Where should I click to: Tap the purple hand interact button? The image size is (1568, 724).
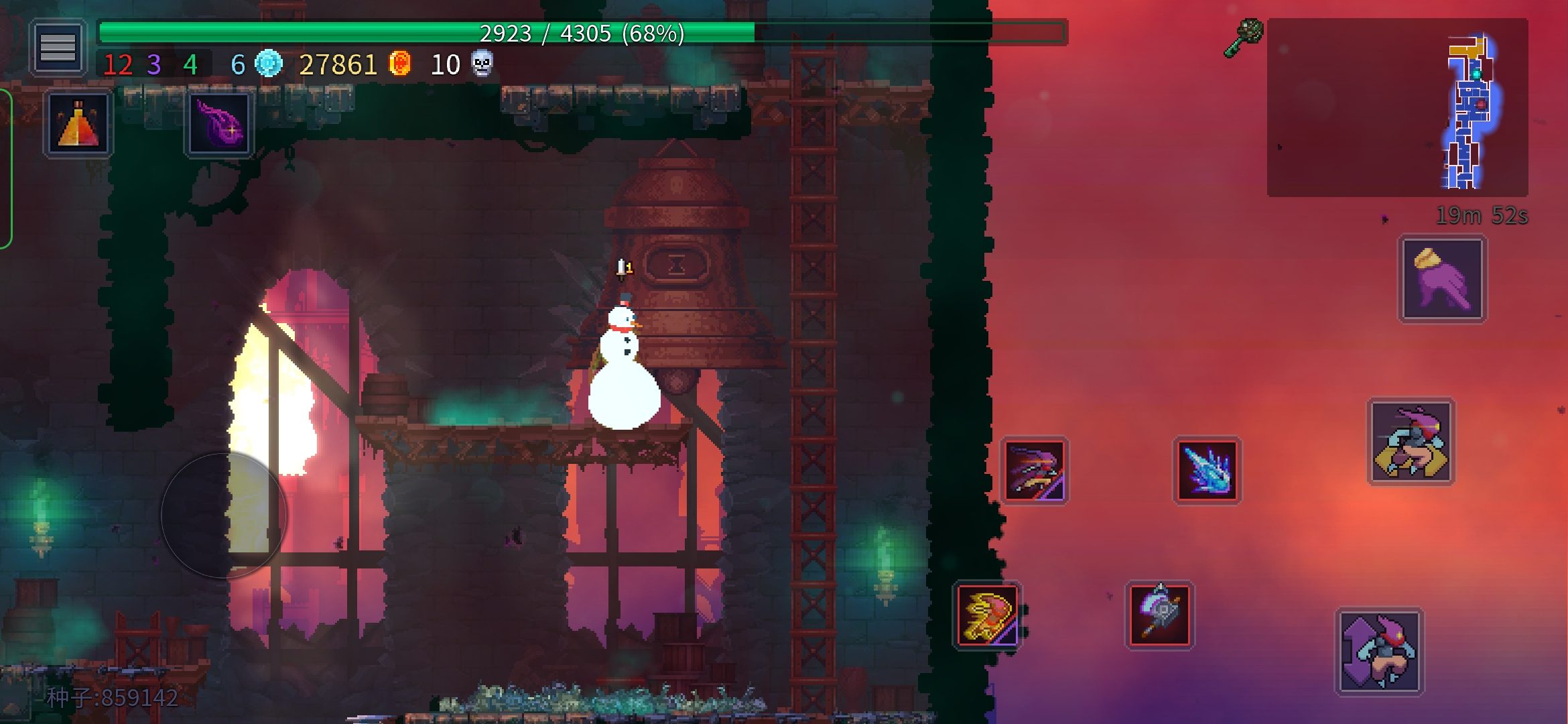(1442, 279)
